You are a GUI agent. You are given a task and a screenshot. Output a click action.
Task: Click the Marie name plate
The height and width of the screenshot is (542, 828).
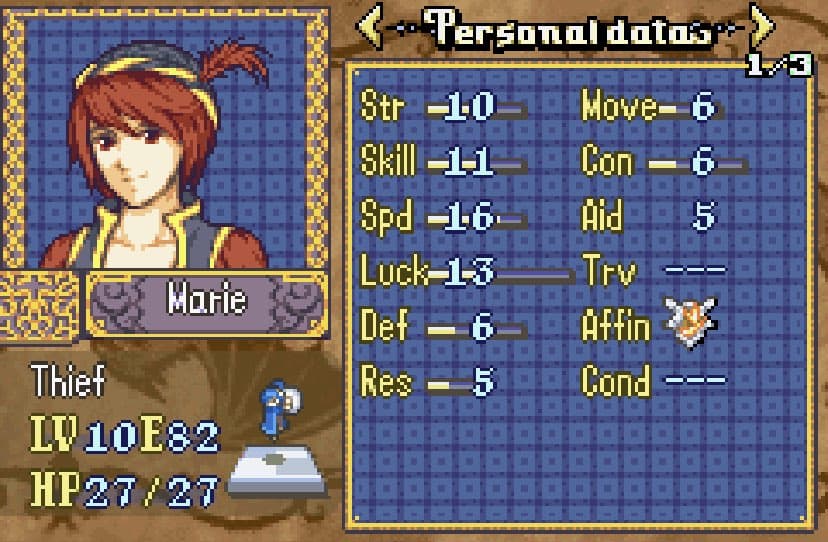click(x=206, y=300)
